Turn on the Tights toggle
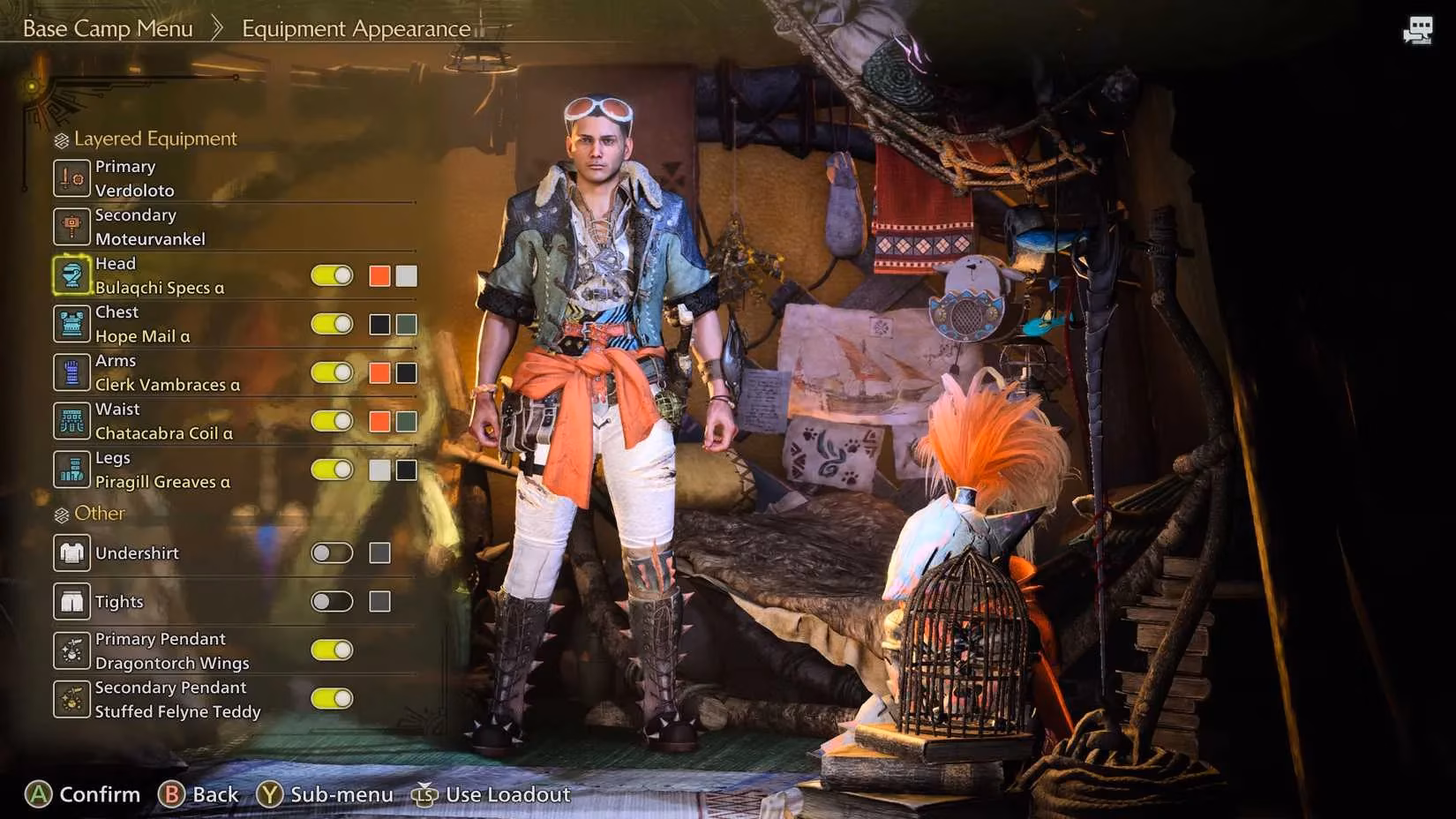This screenshot has height=819, width=1456. click(x=332, y=601)
